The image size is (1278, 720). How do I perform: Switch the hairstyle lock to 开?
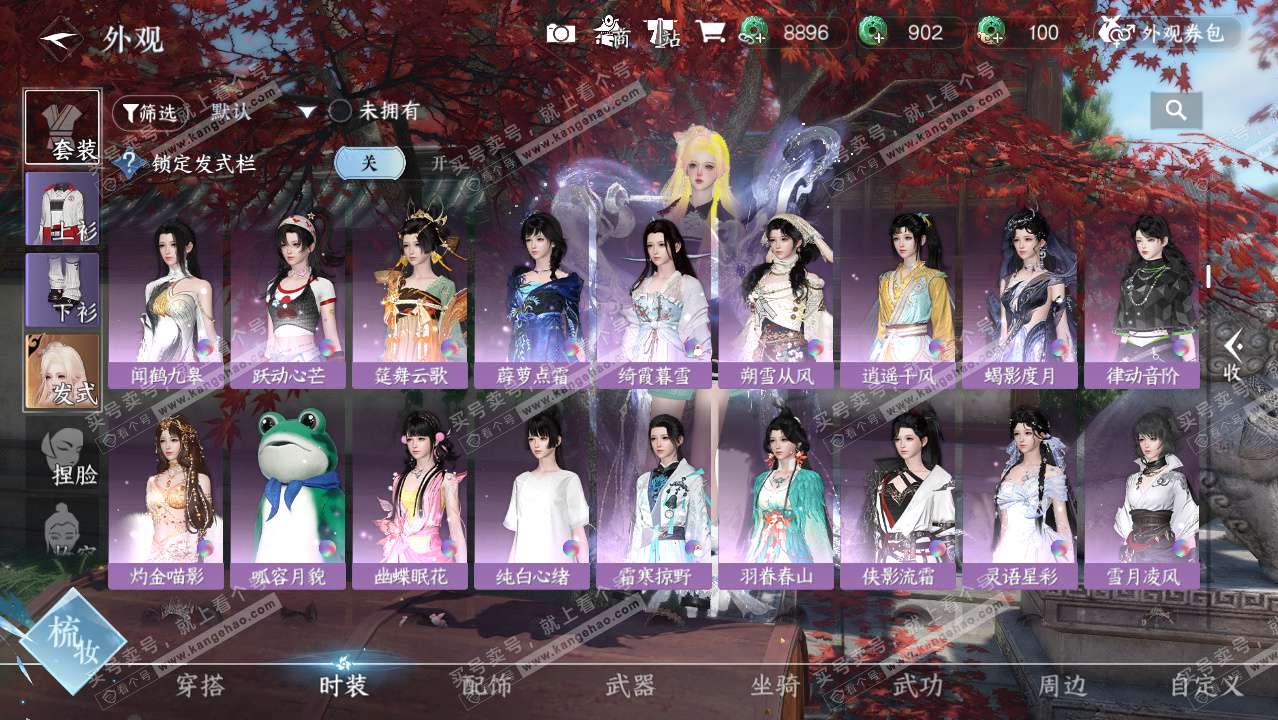tap(438, 163)
